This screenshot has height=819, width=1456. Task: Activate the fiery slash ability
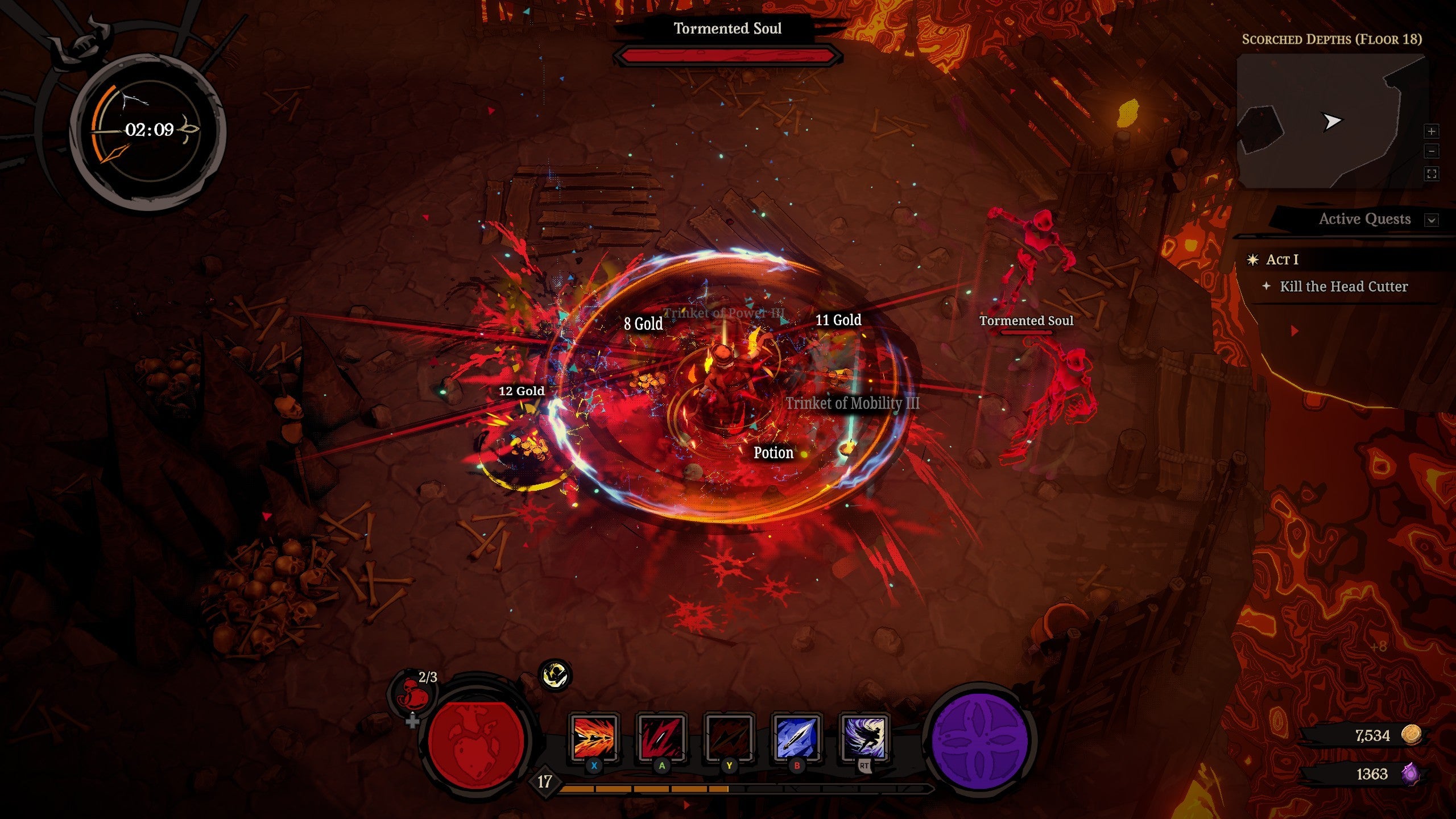(x=593, y=738)
